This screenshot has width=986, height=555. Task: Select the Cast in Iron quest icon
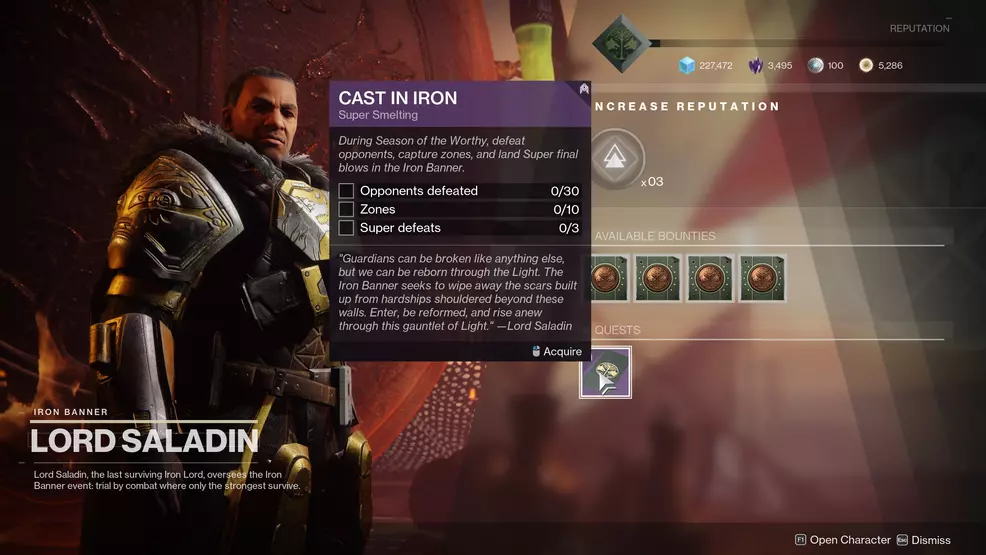pos(606,372)
